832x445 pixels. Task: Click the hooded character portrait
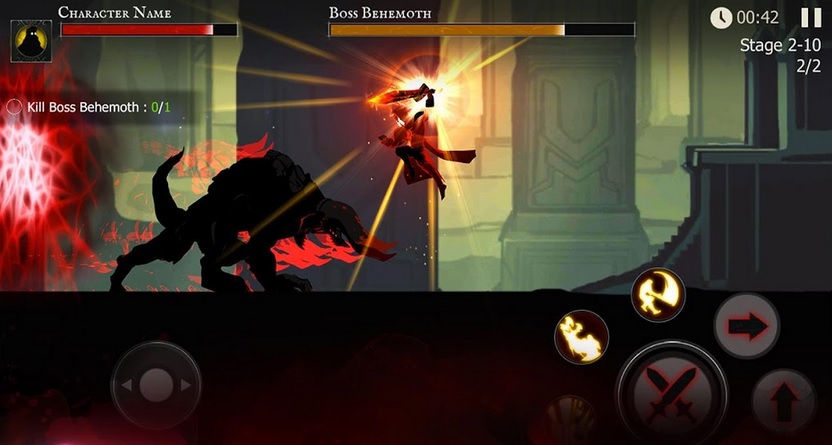(x=31, y=40)
